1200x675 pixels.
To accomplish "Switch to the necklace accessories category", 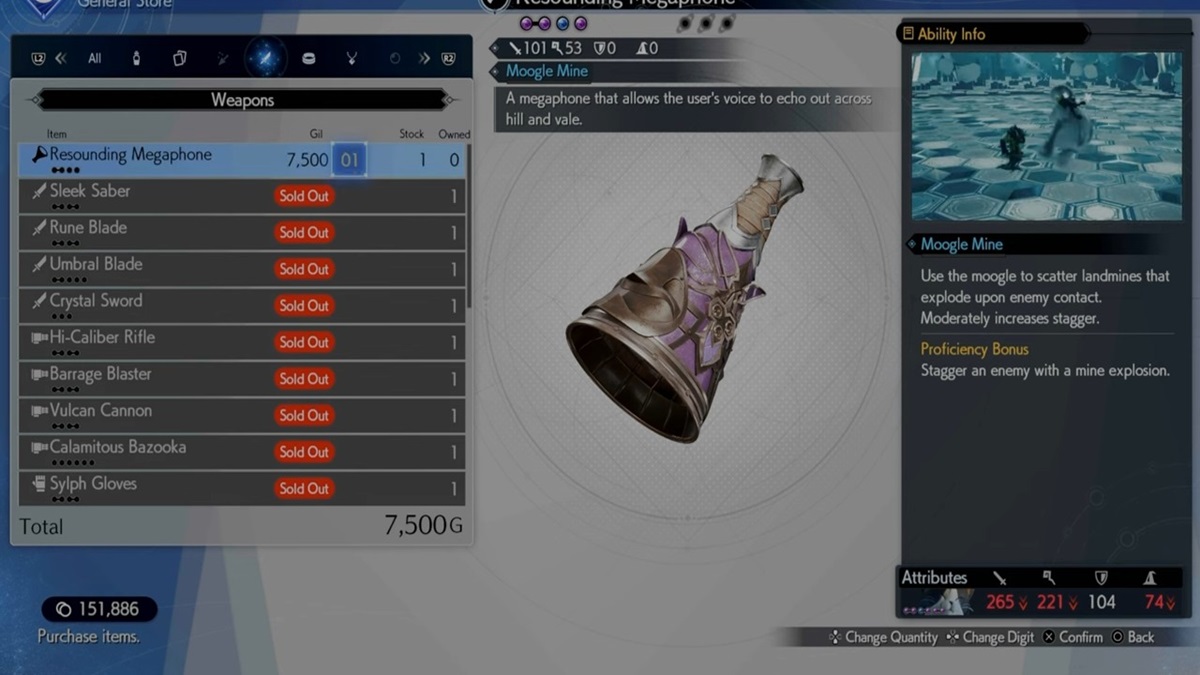I will 351,59.
